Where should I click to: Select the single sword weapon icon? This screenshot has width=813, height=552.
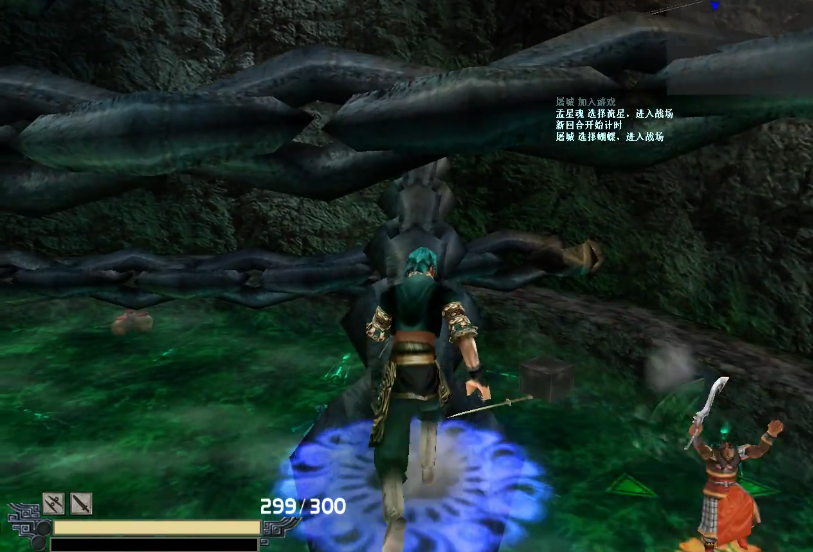81,503
